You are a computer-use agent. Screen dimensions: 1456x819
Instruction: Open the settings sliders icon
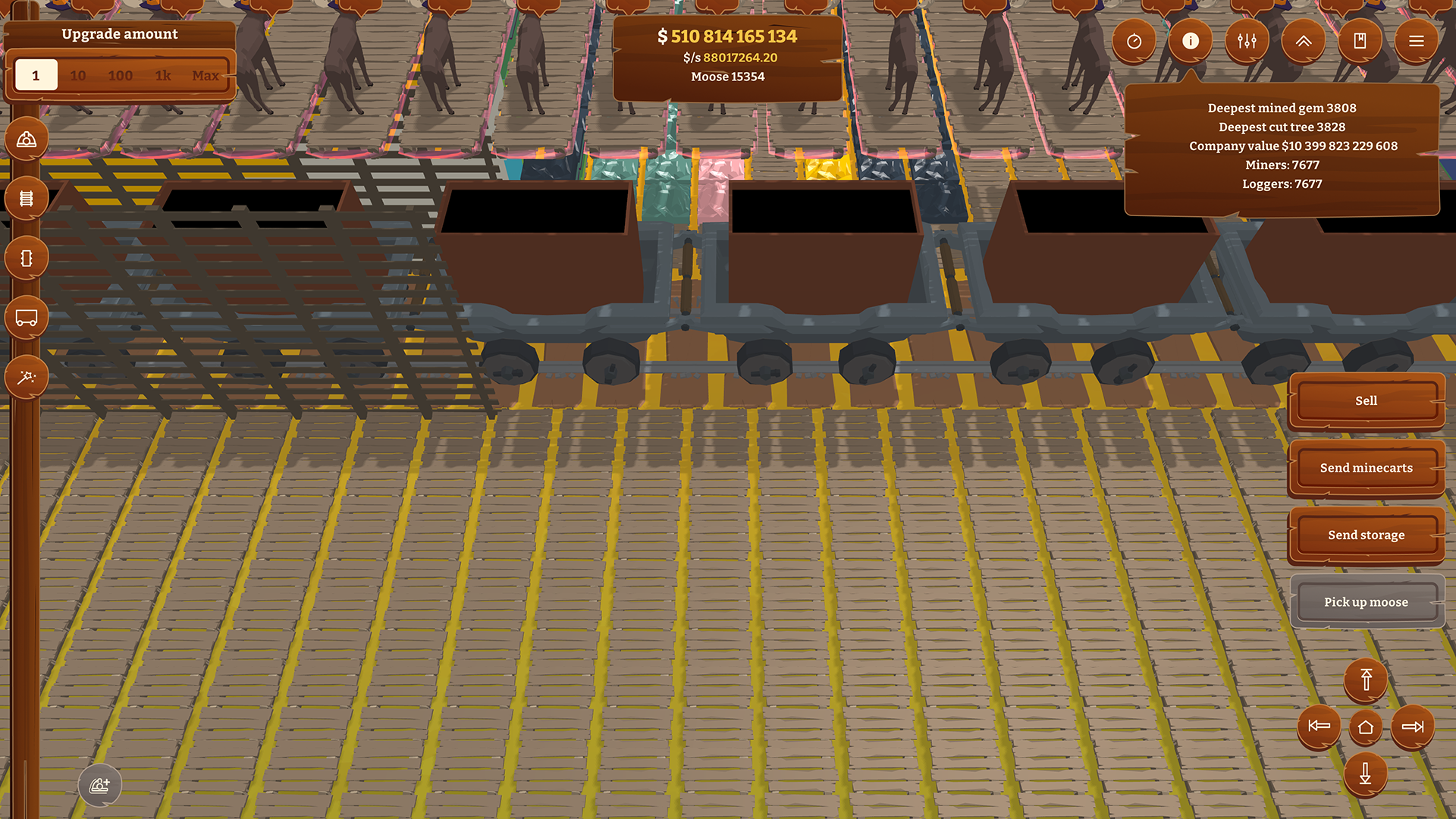[x=1247, y=41]
